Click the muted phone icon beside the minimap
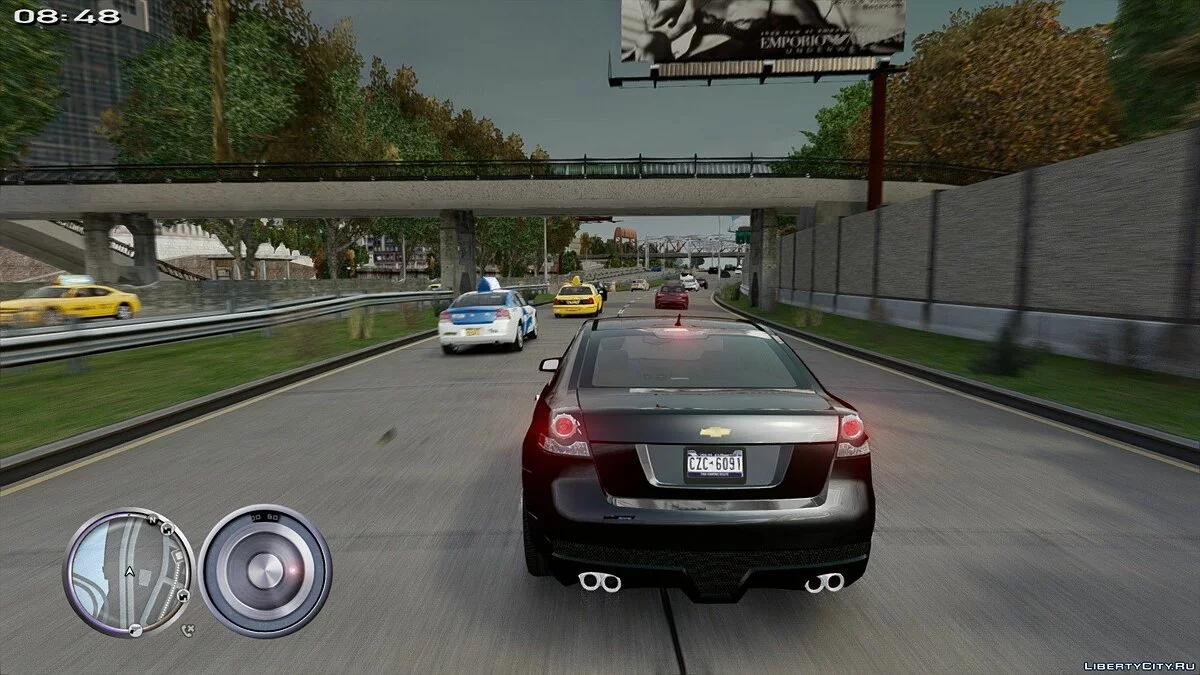 [189, 630]
